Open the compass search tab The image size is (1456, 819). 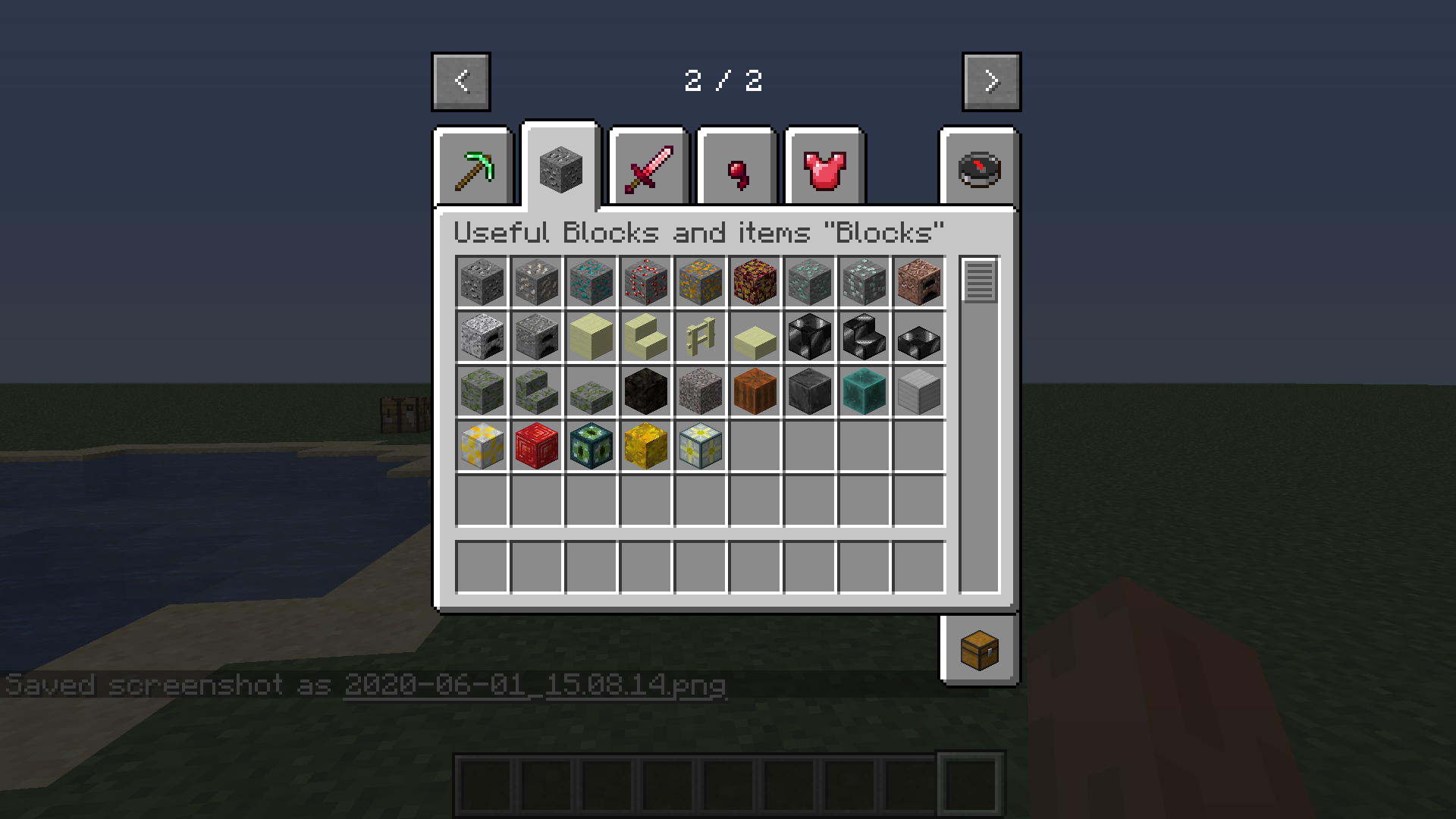pyautogui.click(x=978, y=167)
